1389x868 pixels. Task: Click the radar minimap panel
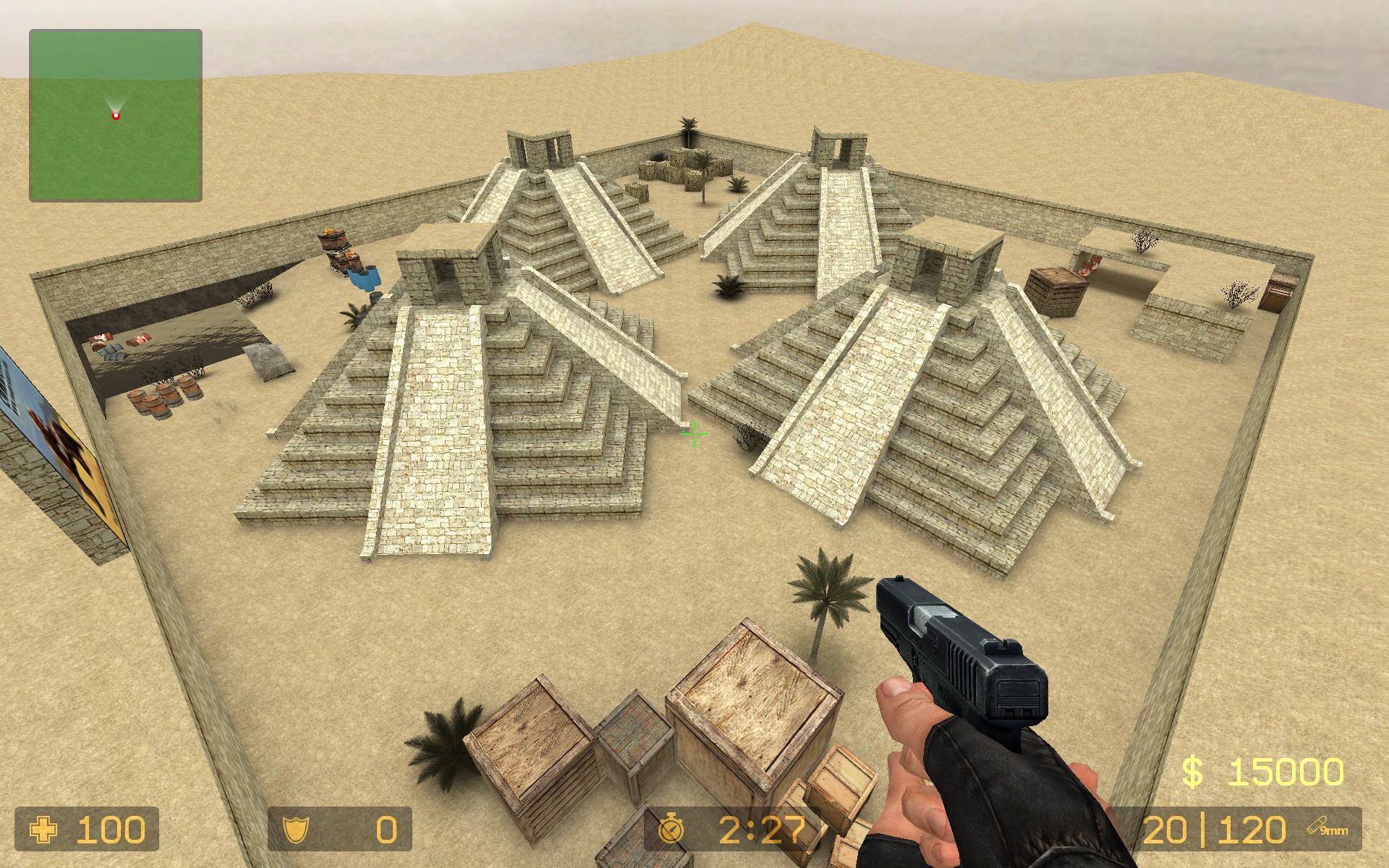pyautogui.click(x=114, y=113)
